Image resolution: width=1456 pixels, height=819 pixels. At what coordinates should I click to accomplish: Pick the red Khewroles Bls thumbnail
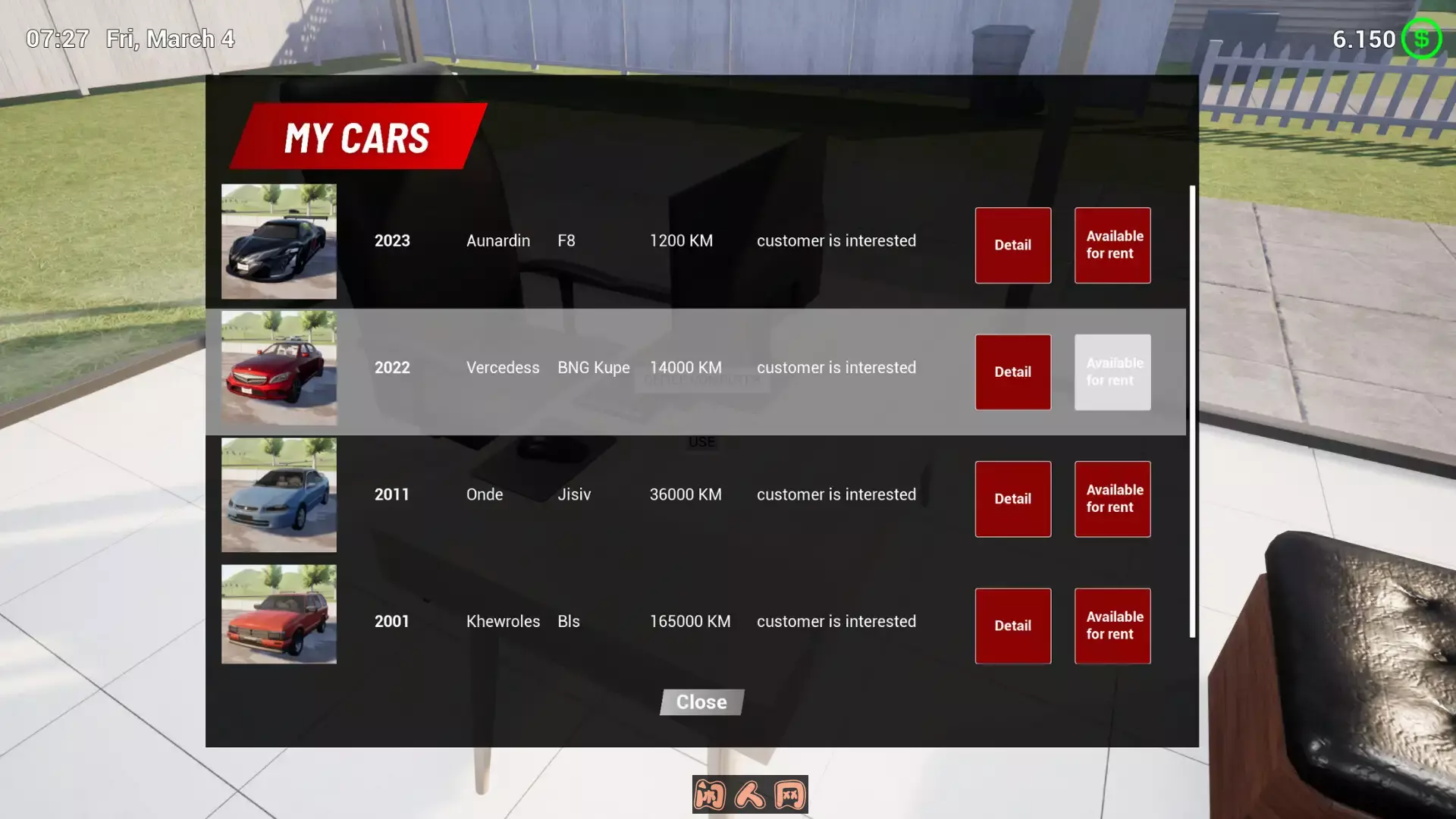click(x=279, y=614)
